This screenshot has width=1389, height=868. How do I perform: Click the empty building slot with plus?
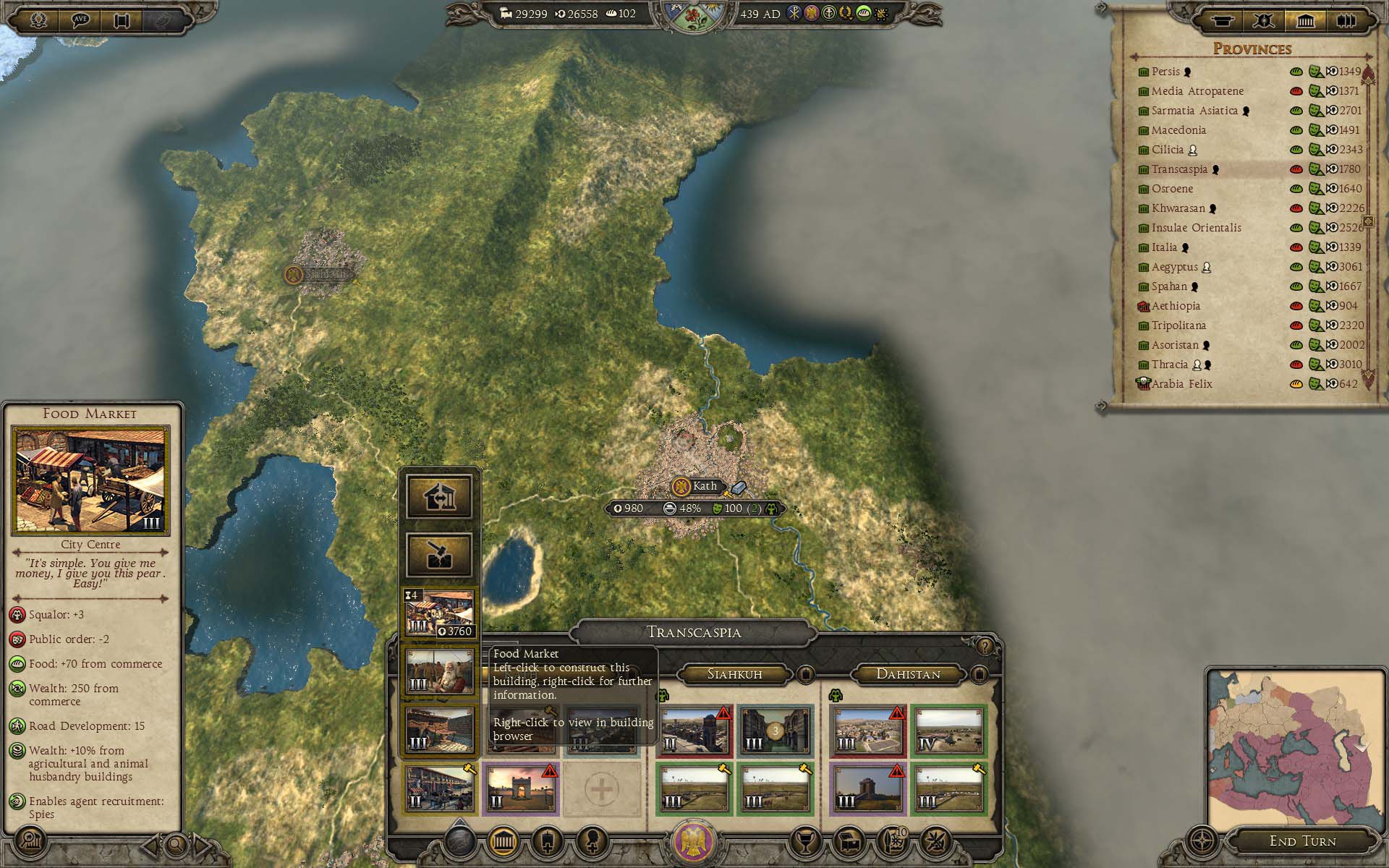tap(601, 789)
